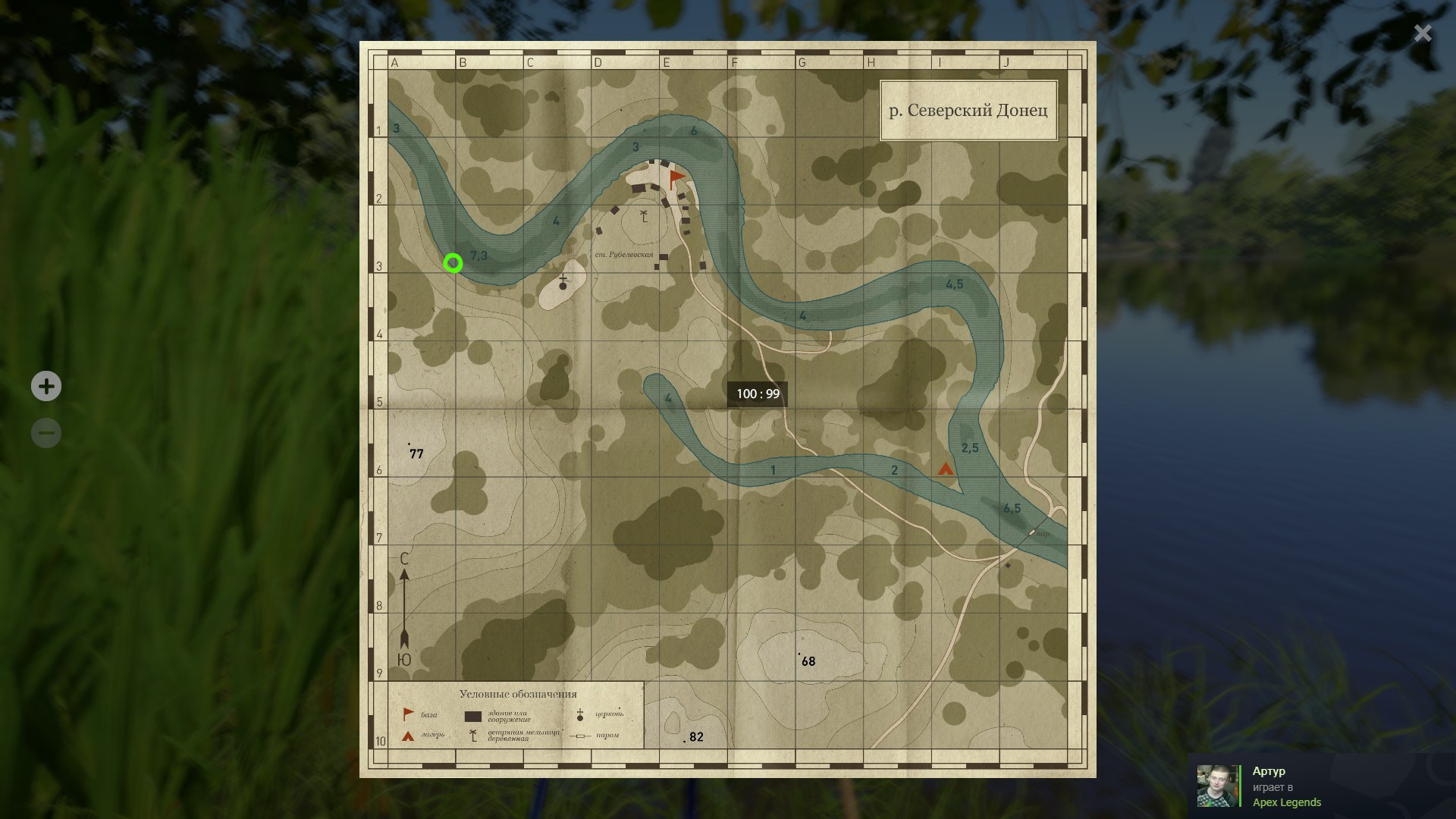
Task: Click the map title р. Северский Донец
Action: click(x=969, y=109)
